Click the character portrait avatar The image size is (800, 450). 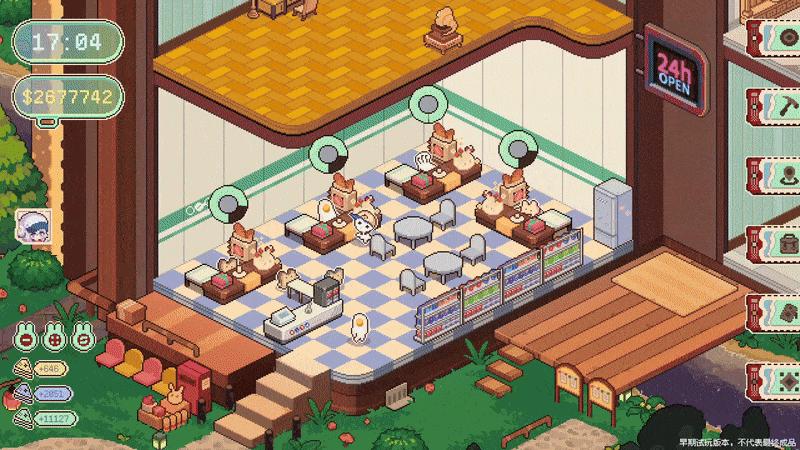click(x=35, y=229)
